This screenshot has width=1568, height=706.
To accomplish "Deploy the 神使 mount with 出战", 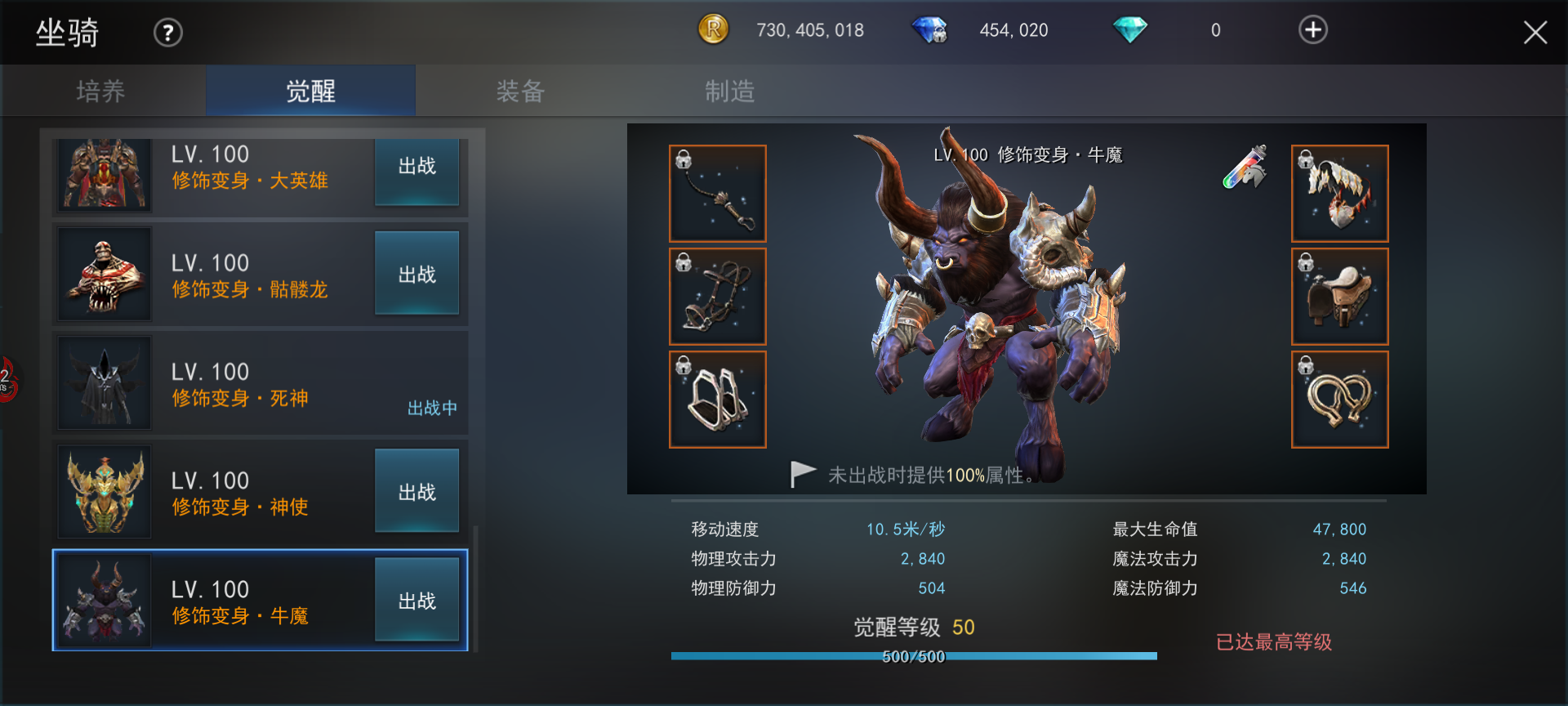I will point(416,491).
